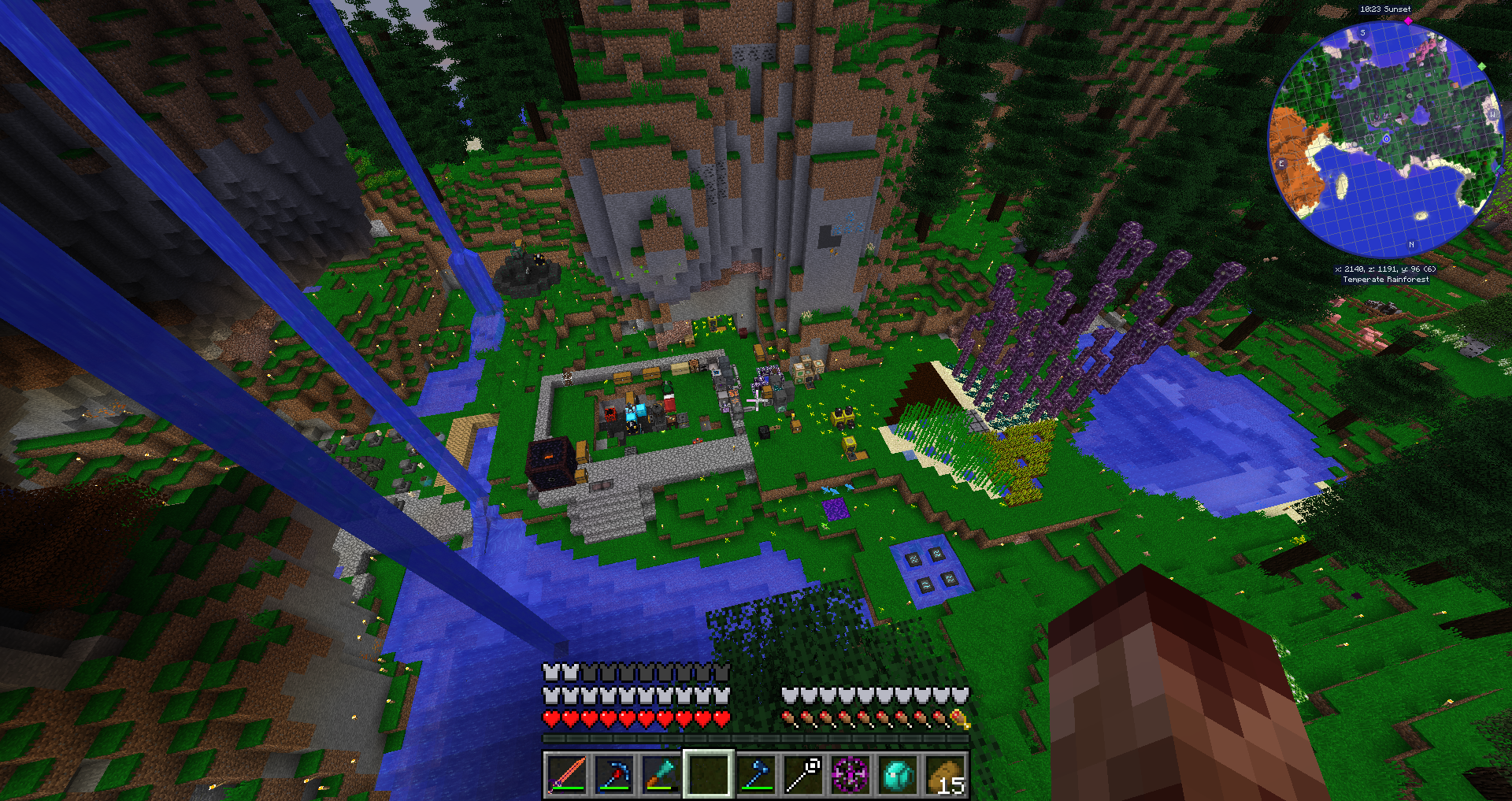Select the orange sword hotbar slot
Viewport: 1512px width, 801px height.
tap(565, 774)
